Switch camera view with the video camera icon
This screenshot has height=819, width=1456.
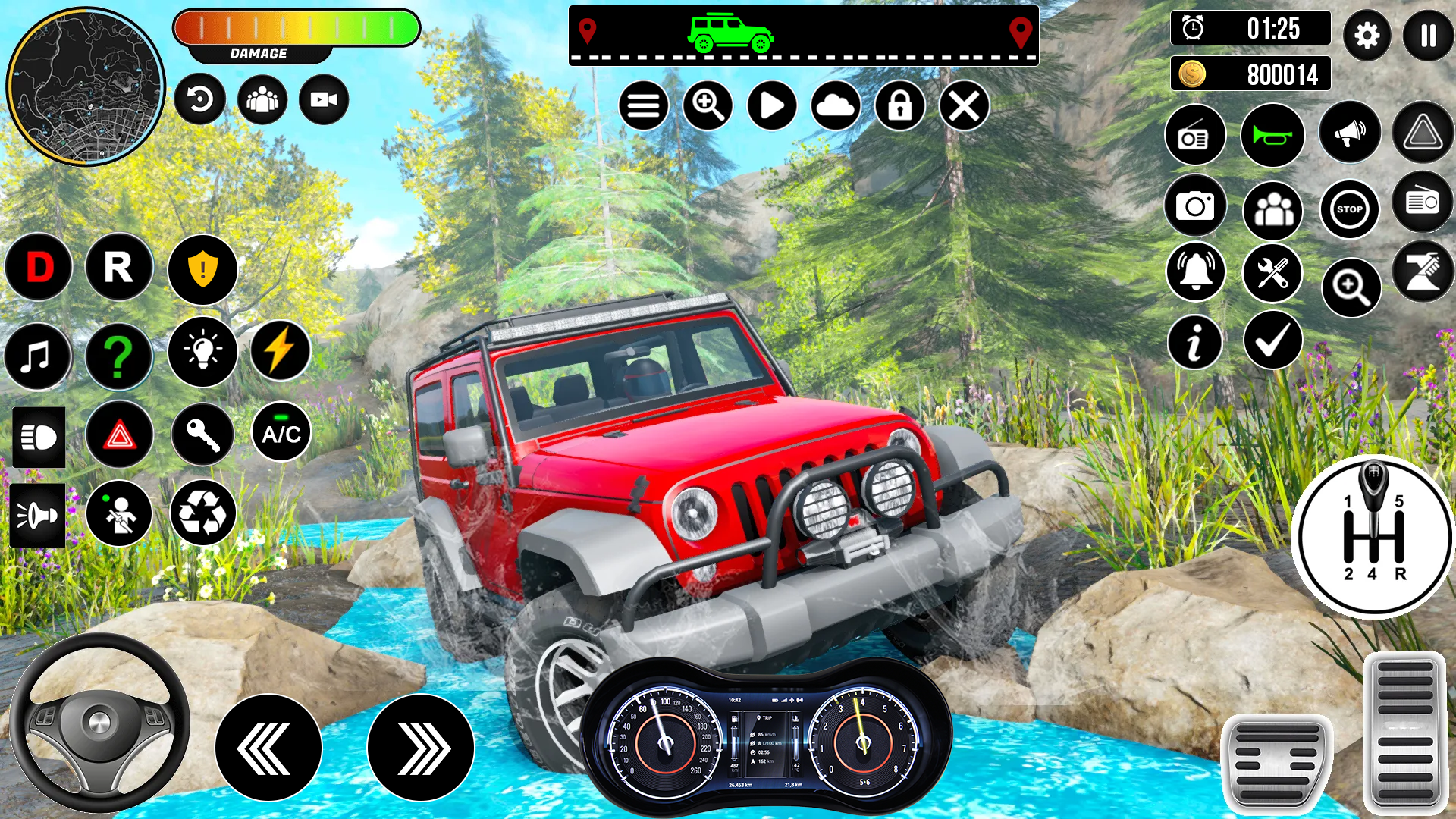pos(324,99)
